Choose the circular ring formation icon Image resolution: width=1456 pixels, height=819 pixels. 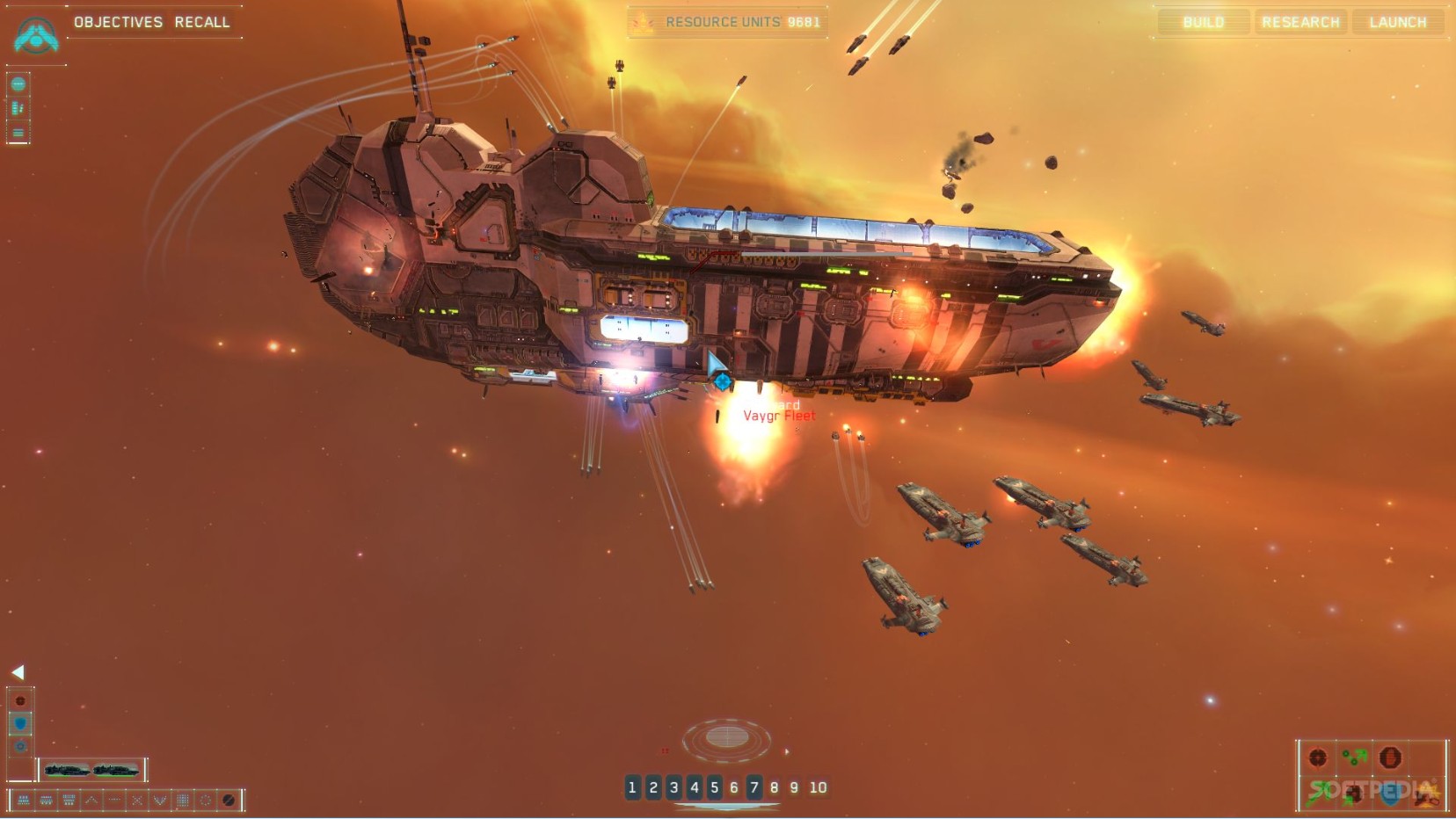tap(205, 800)
